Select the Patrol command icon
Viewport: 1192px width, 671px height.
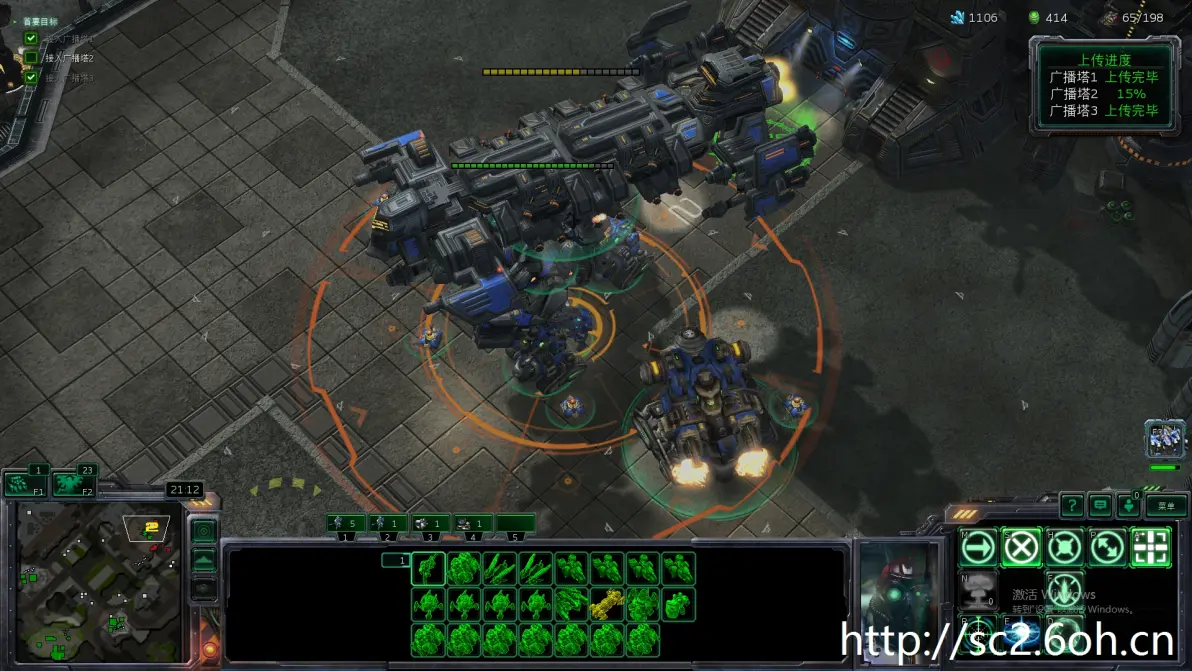click(x=1108, y=547)
